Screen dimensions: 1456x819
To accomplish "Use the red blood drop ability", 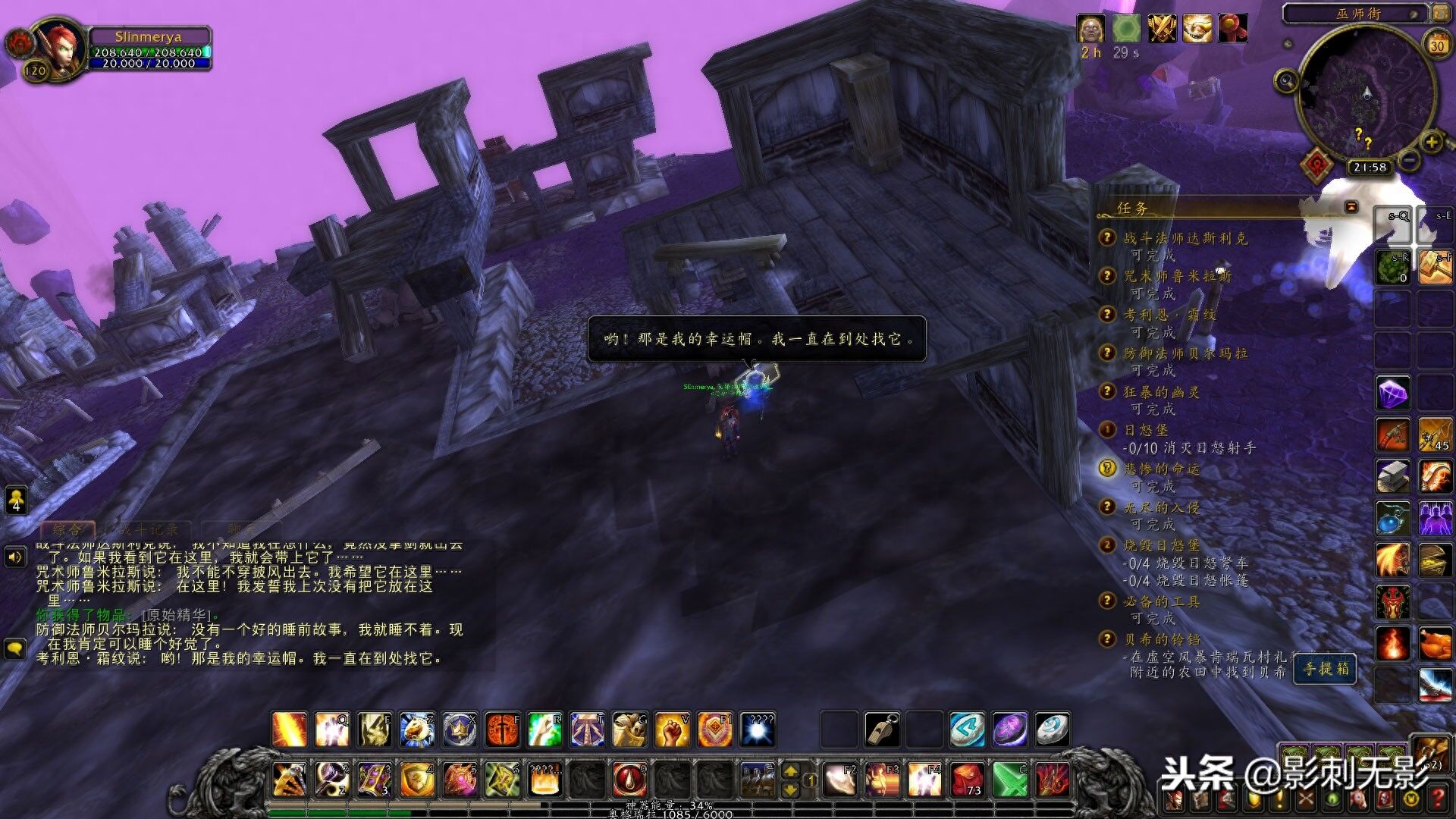I will pos(629,780).
